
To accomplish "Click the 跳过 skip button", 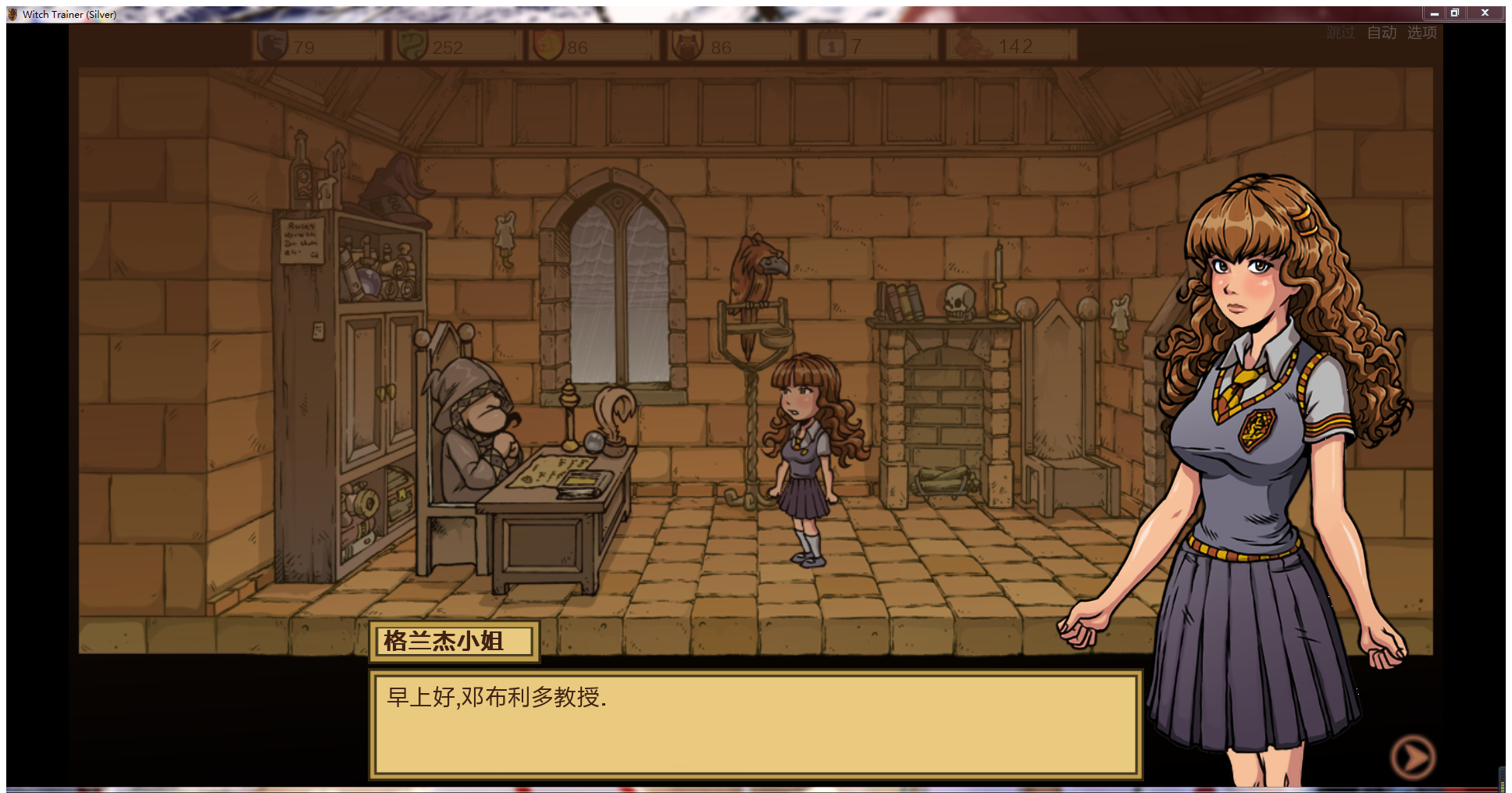I will [1341, 33].
